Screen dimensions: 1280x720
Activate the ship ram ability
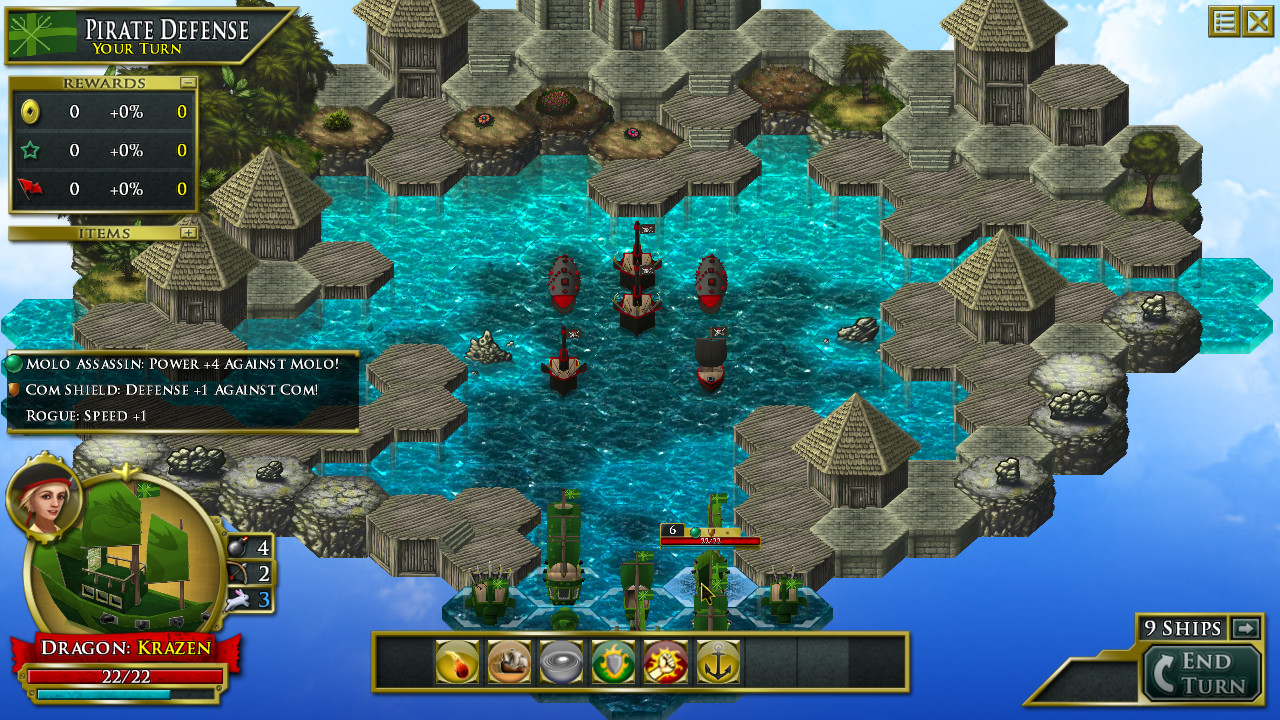click(x=508, y=662)
